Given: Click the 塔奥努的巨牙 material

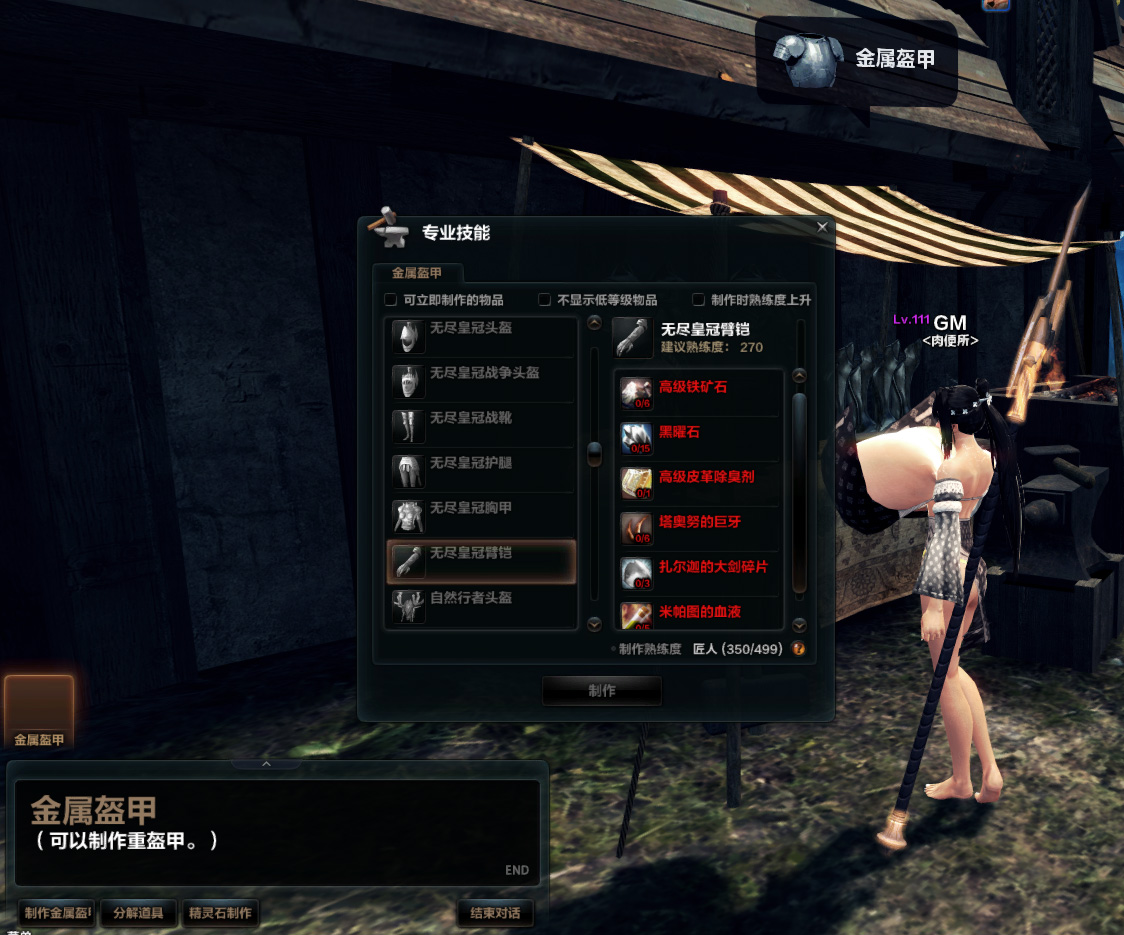Looking at the screenshot, I should click(x=700, y=522).
